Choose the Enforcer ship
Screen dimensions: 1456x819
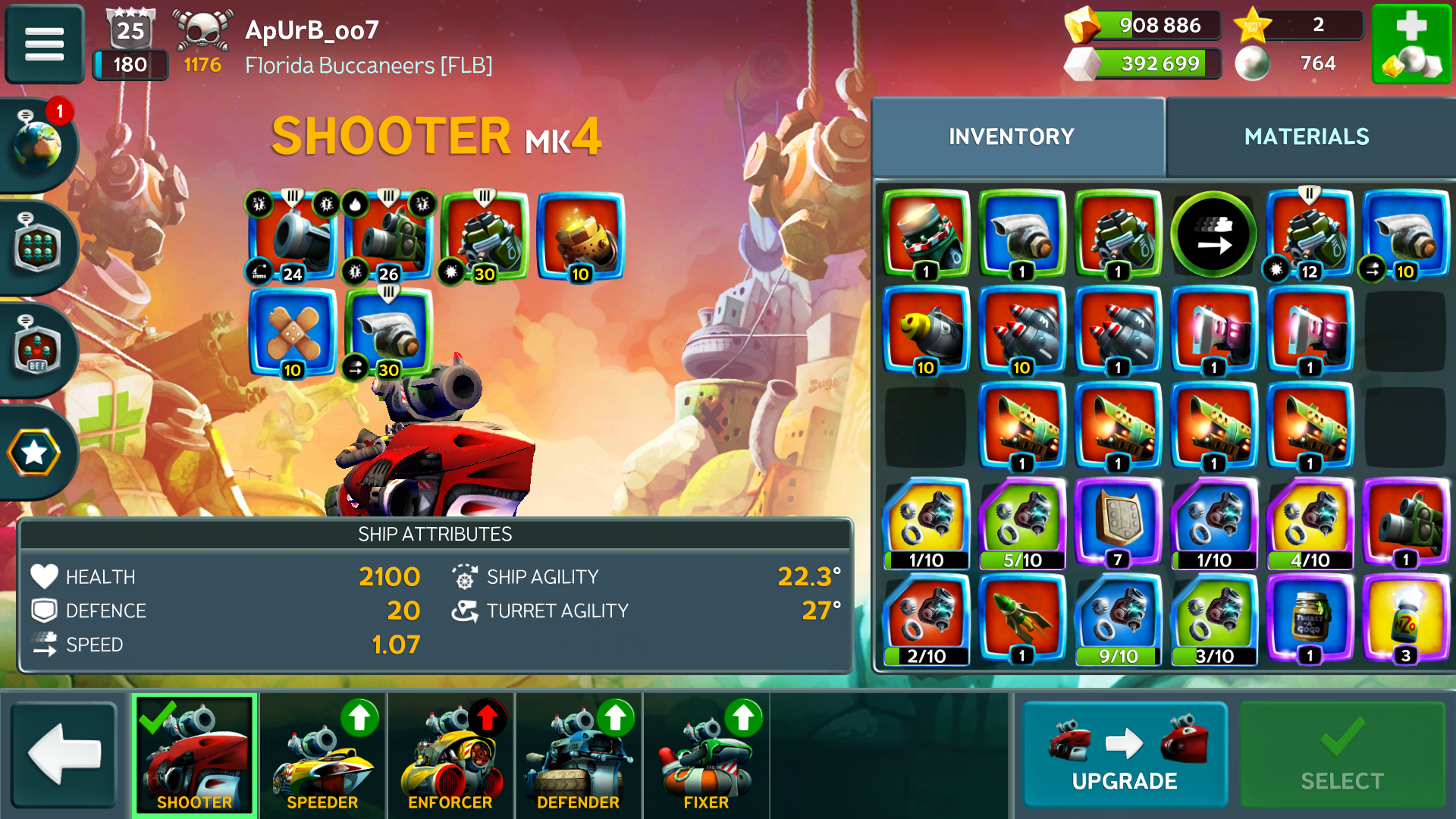click(450, 755)
